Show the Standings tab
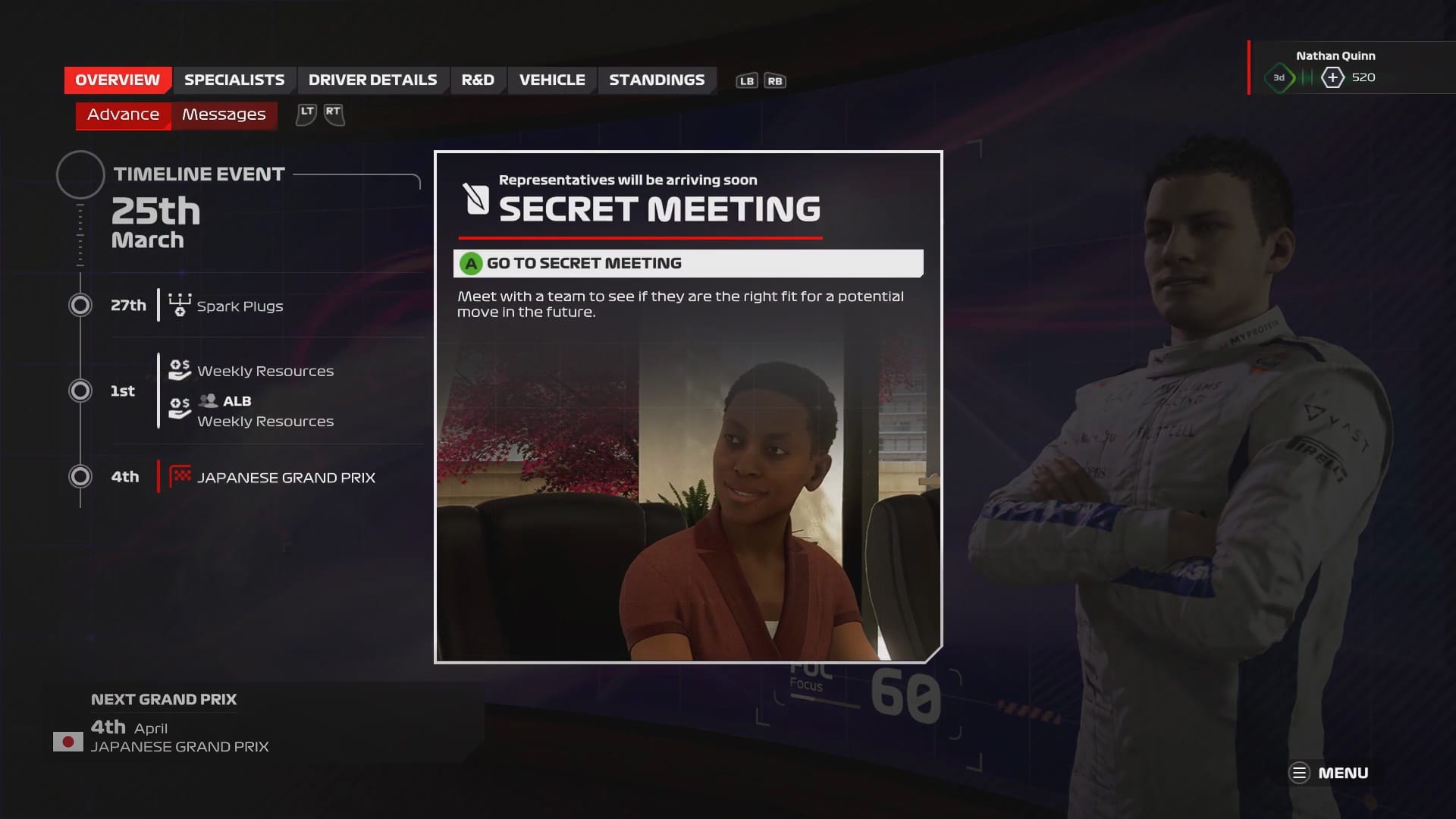 click(x=657, y=80)
